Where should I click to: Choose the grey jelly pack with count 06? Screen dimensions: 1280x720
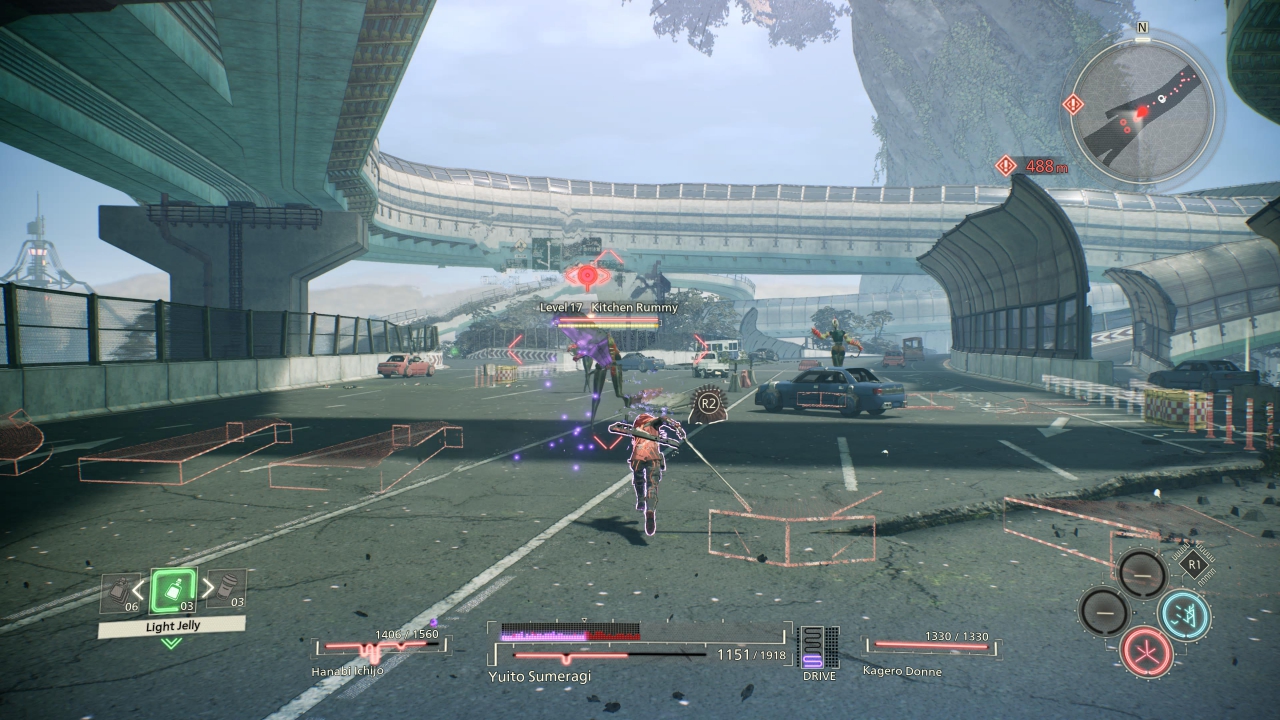pyautogui.click(x=120, y=592)
